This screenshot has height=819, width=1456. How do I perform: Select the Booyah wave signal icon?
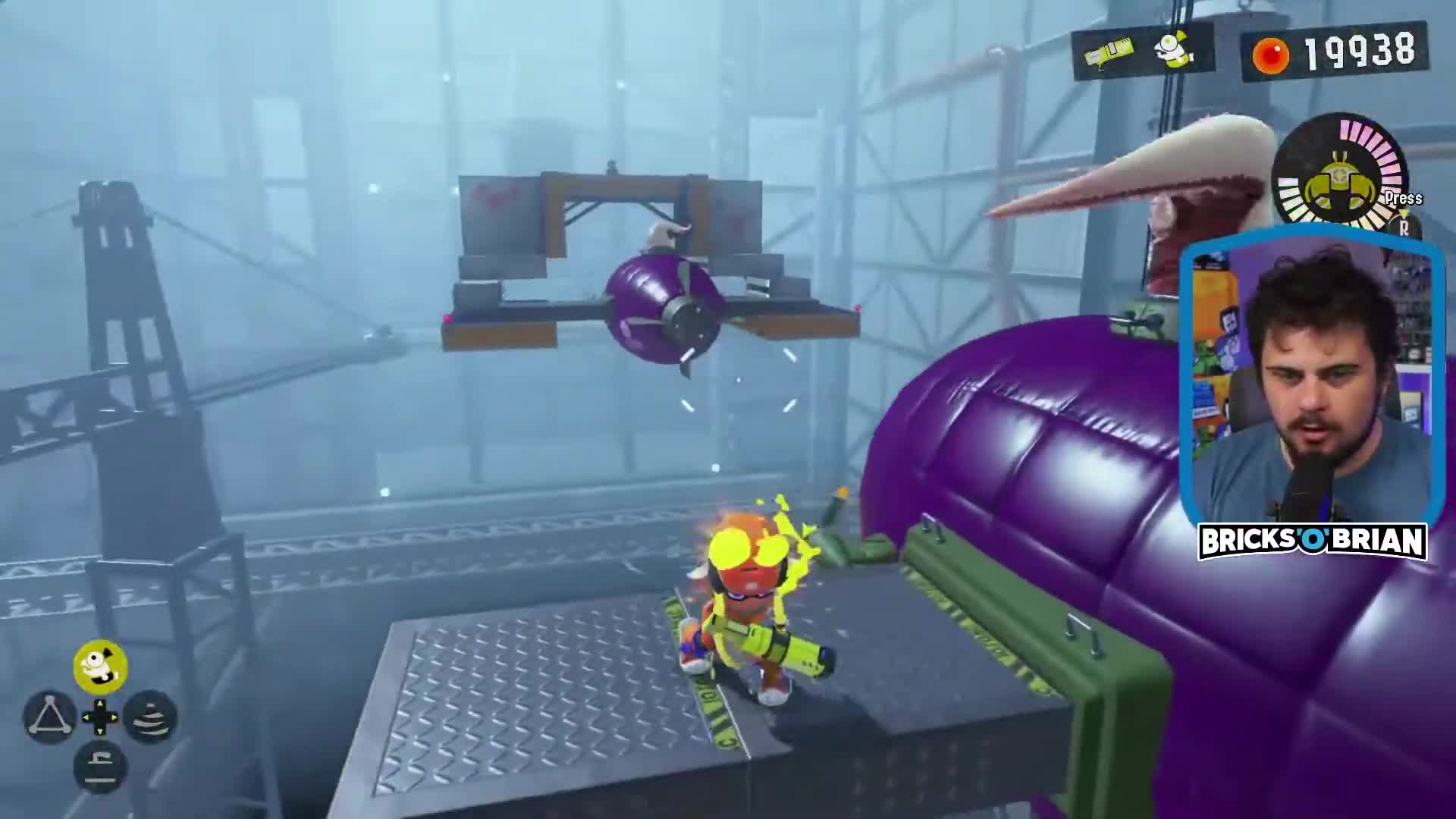(x=151, y=718)
